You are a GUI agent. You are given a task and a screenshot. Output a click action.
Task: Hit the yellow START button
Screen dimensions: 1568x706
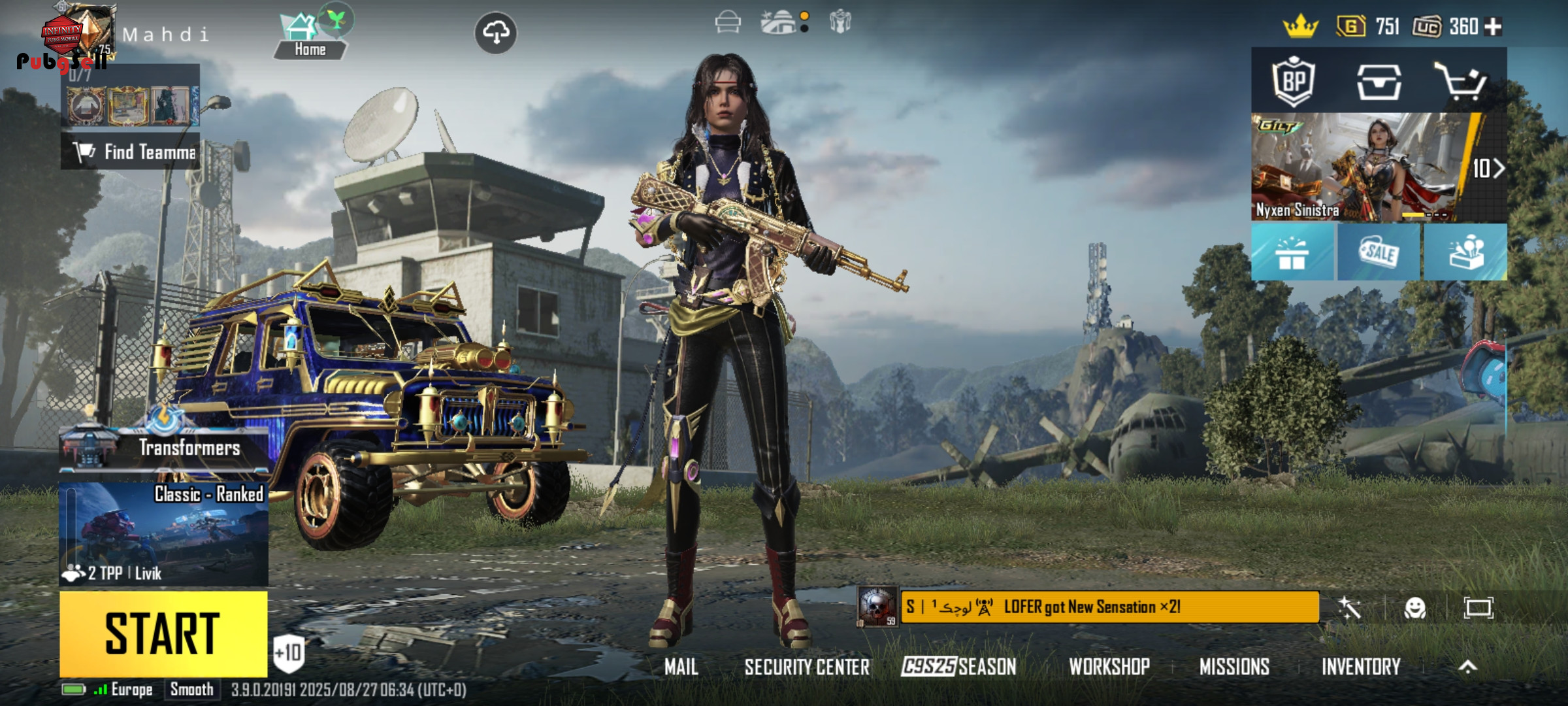tap(163, 633)
